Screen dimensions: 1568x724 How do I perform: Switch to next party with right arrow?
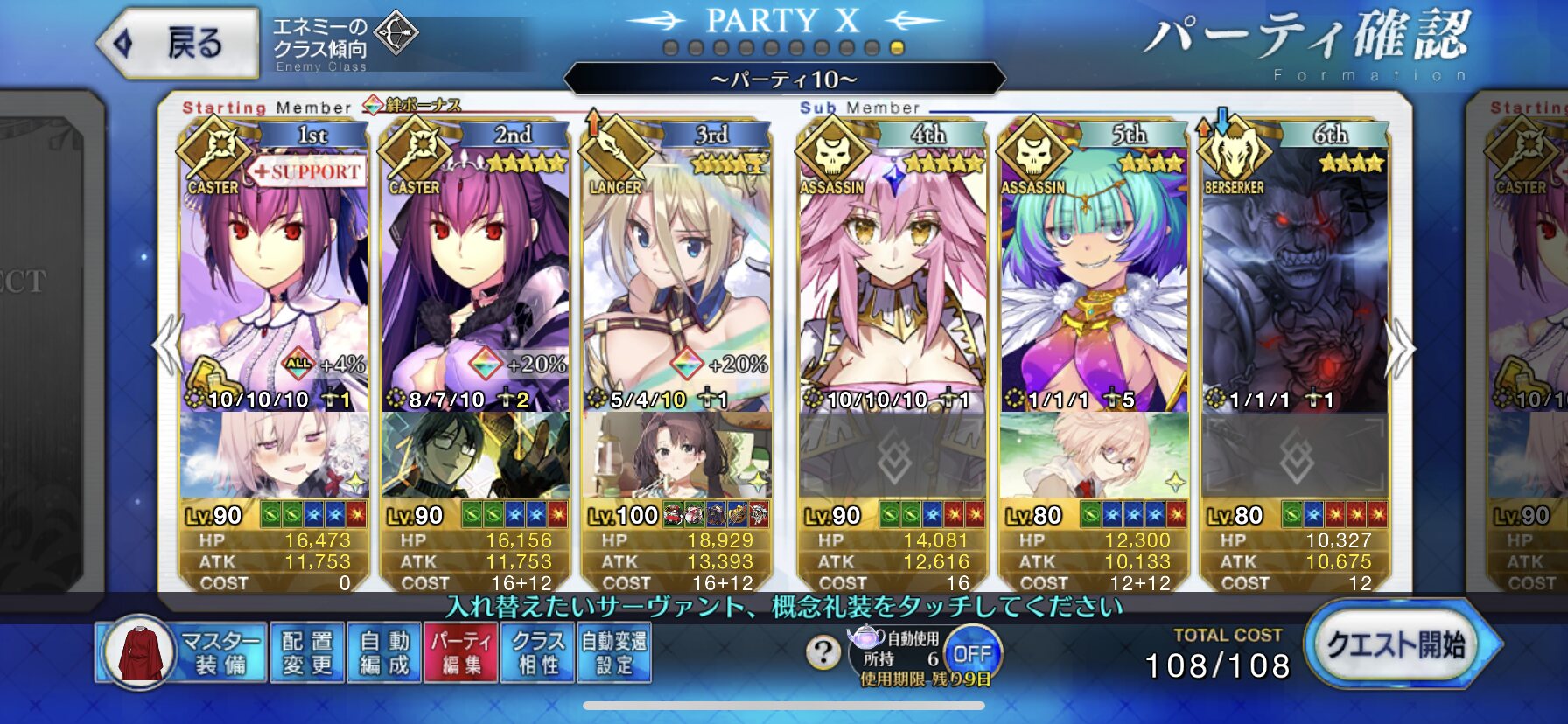coord(1401,348)
